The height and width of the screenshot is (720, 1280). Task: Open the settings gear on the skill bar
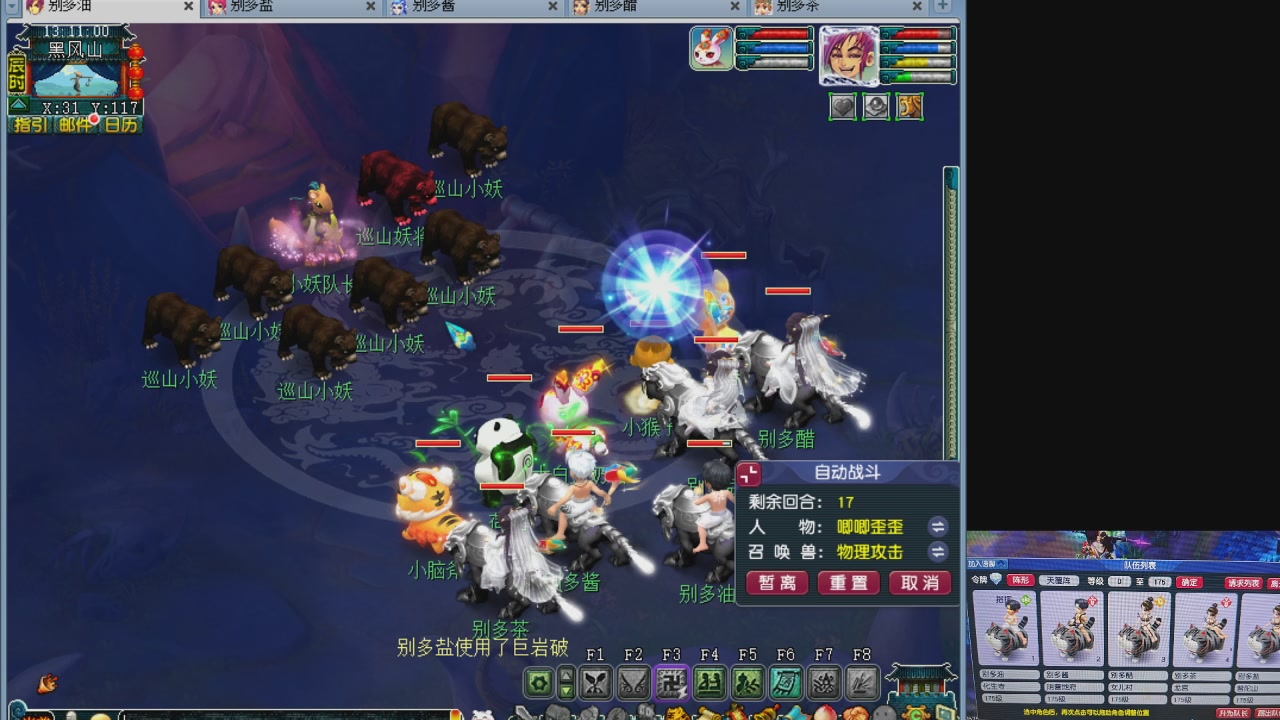(538, 683)
